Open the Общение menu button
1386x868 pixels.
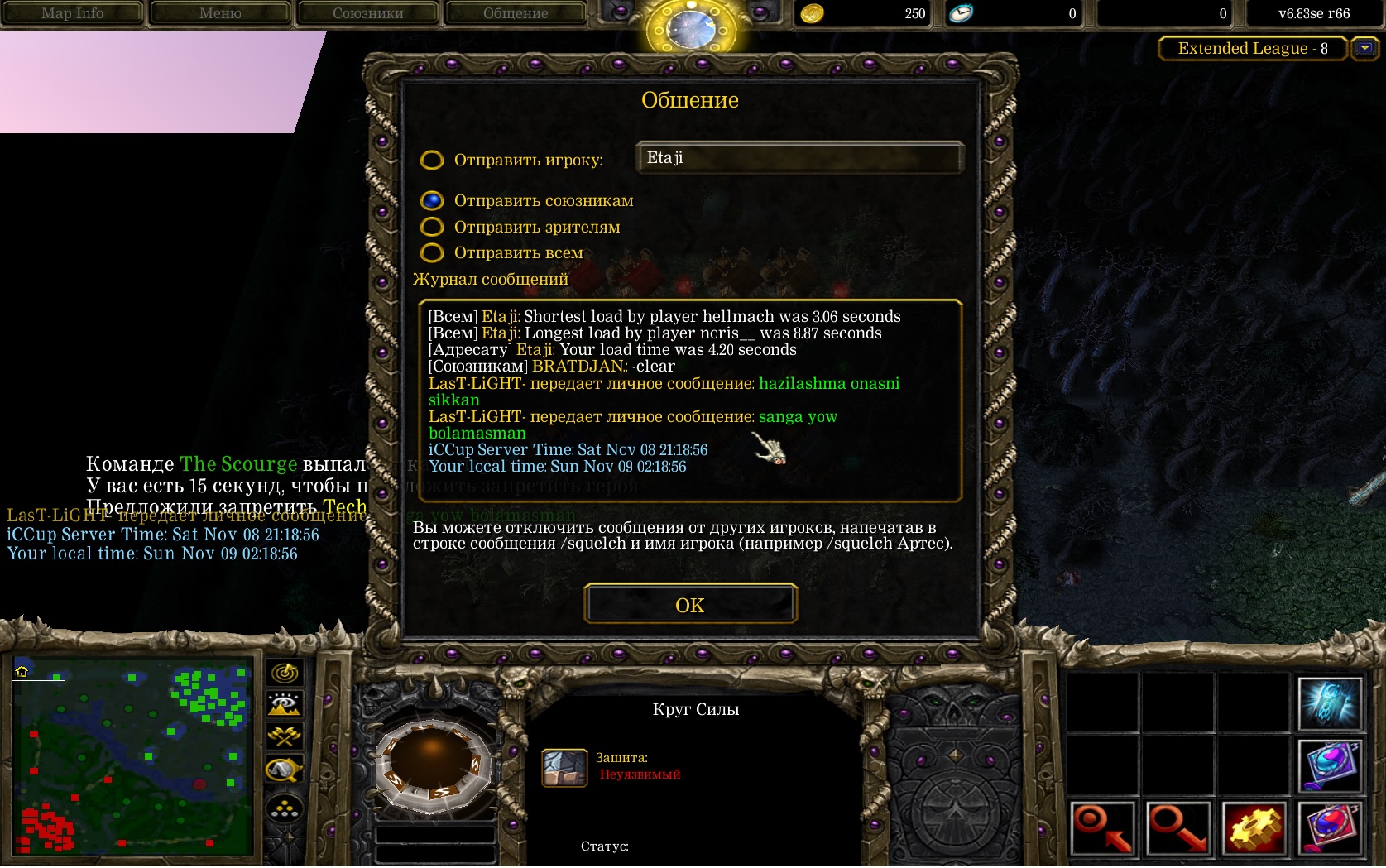516,13
